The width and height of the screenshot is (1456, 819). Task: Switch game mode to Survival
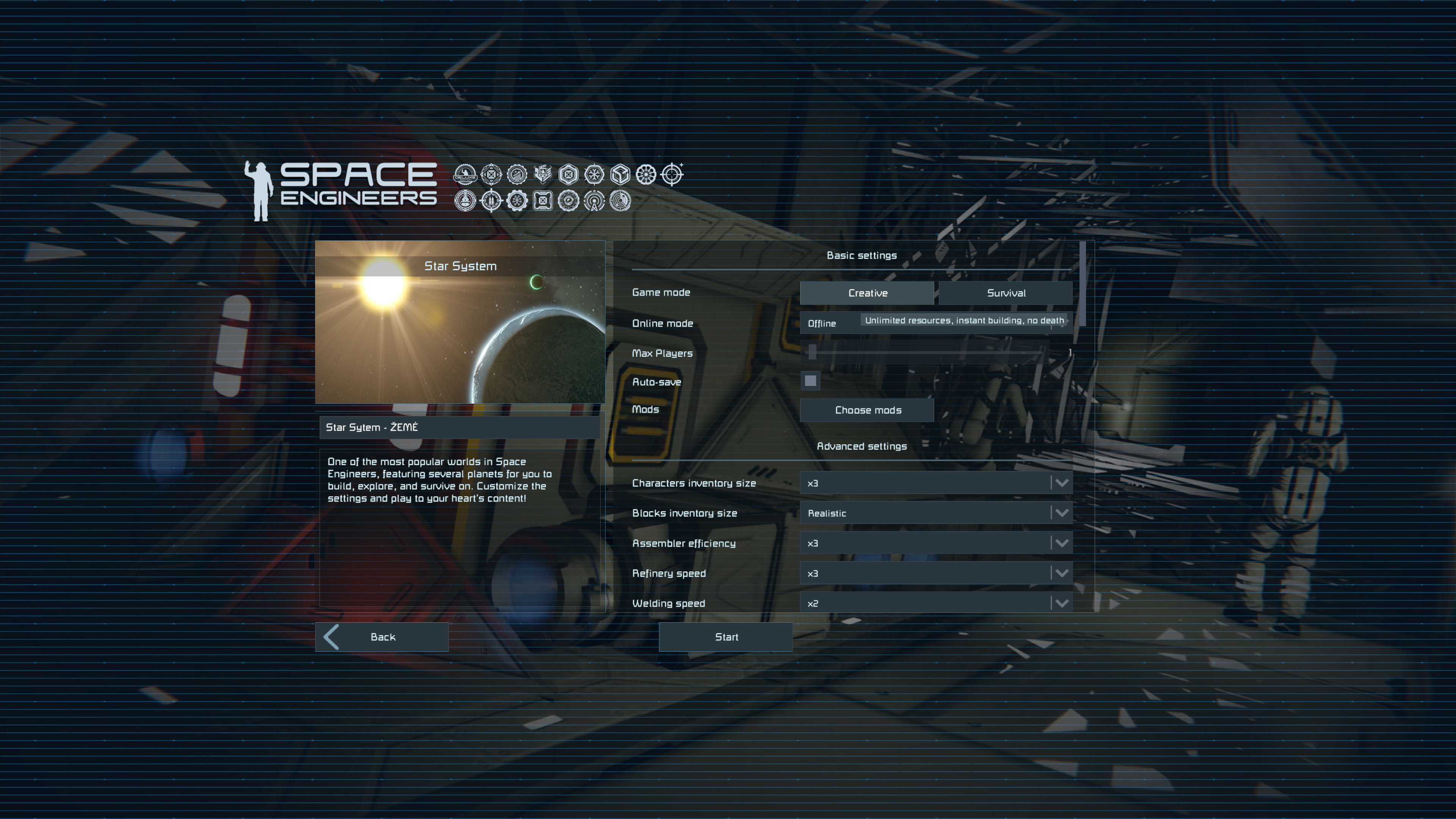click(1006, 293)
